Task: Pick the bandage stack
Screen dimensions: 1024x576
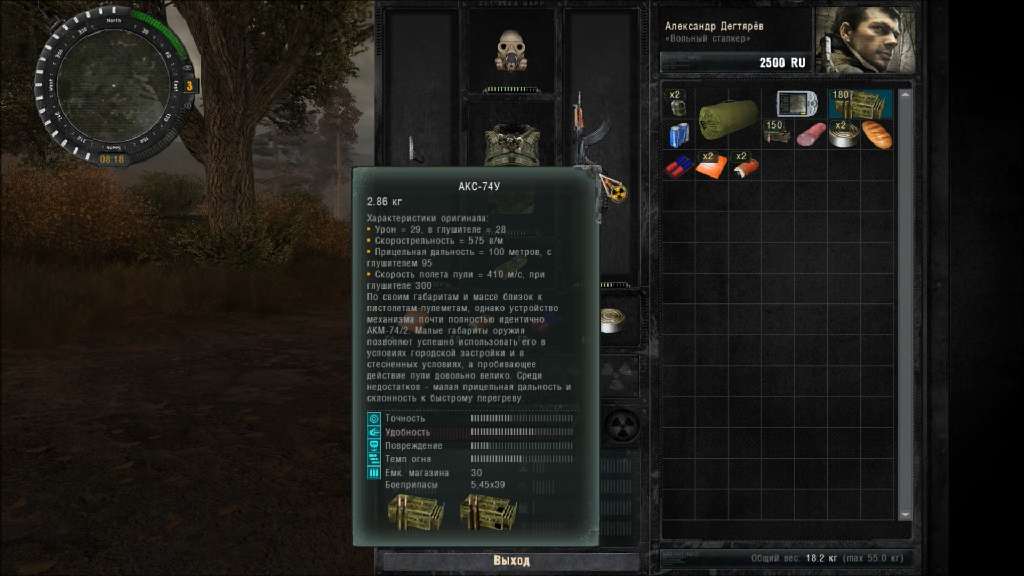Action: coord(743,166)
